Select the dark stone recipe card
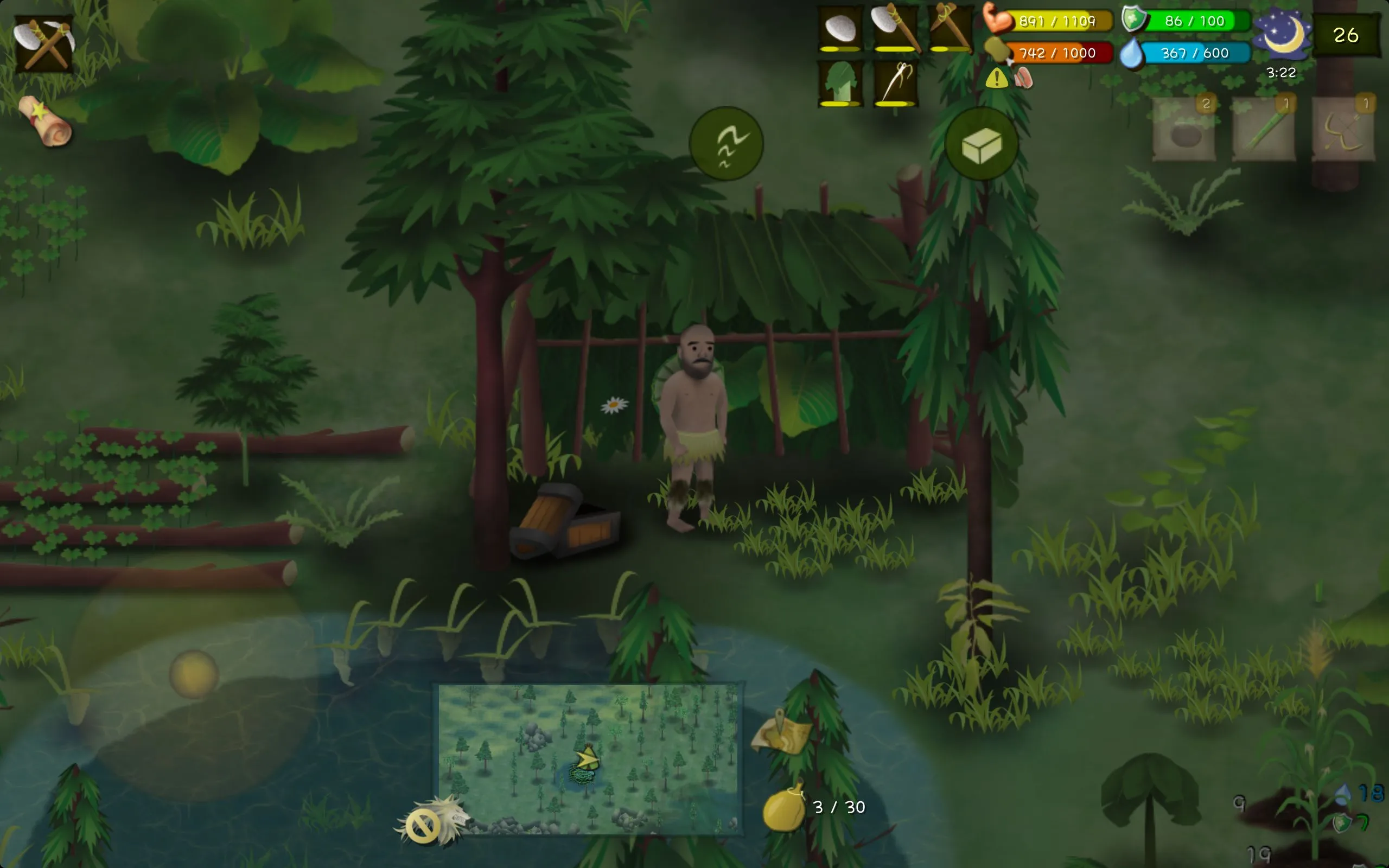The width and height of the screenshot is (1389, 868). tap(1183, 129)
